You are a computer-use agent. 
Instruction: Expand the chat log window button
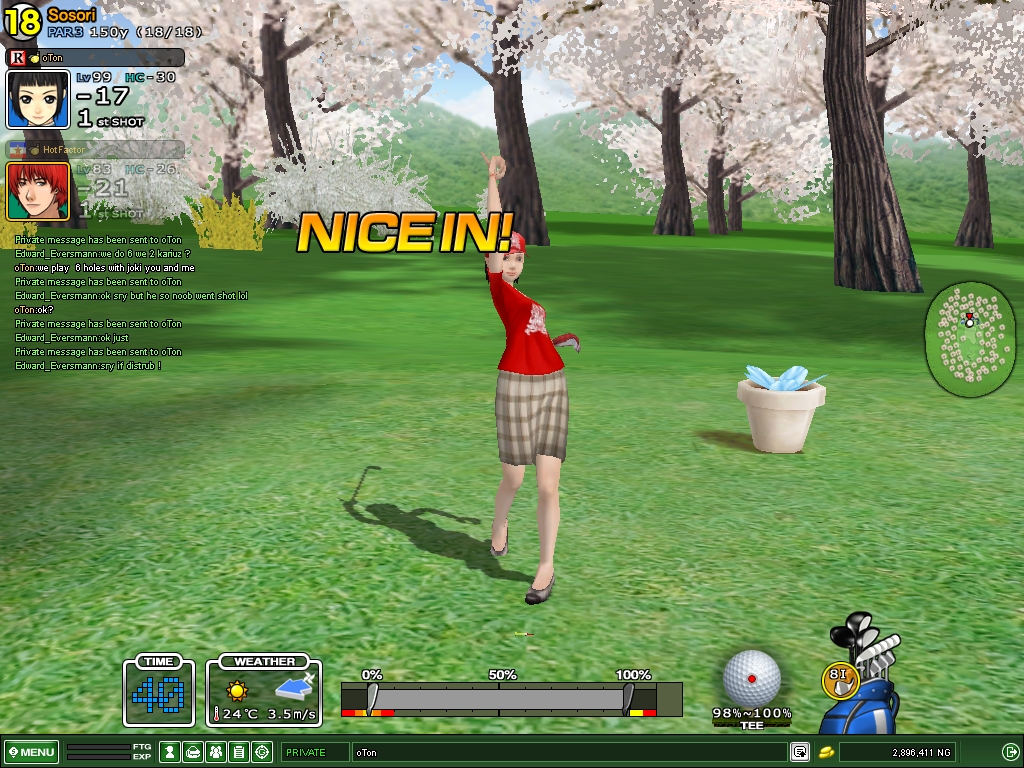click(x=800, y=752)
